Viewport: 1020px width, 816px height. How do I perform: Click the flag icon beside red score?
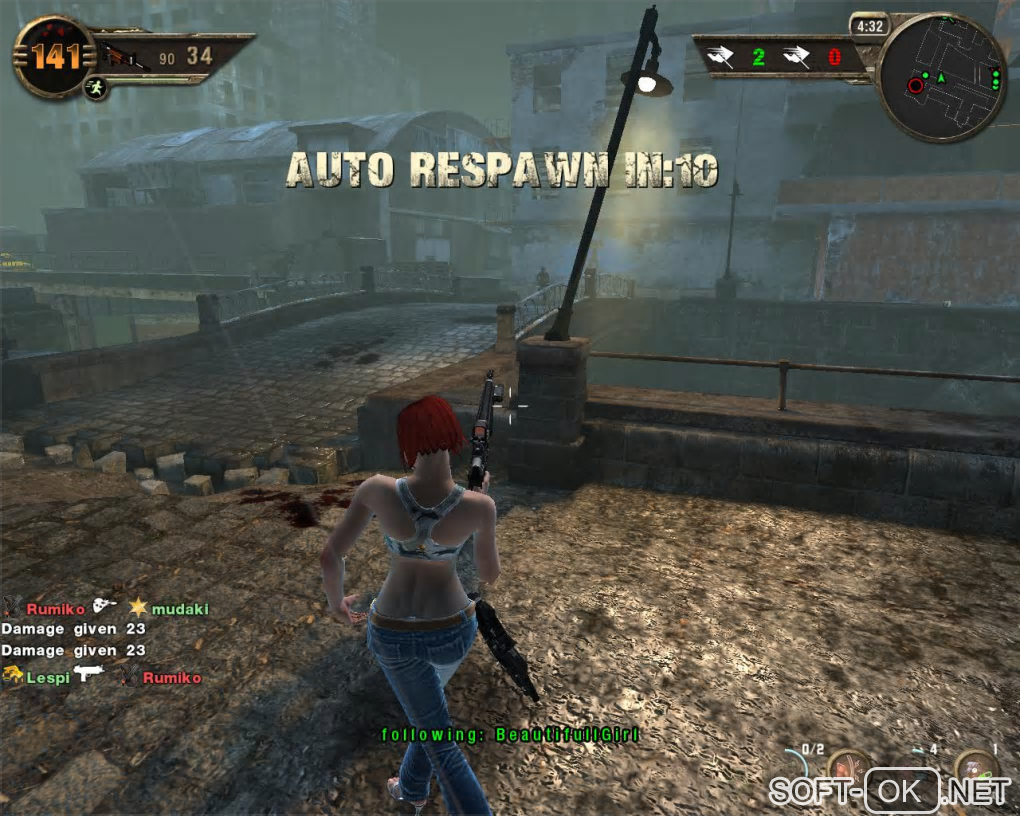[797, 56]
